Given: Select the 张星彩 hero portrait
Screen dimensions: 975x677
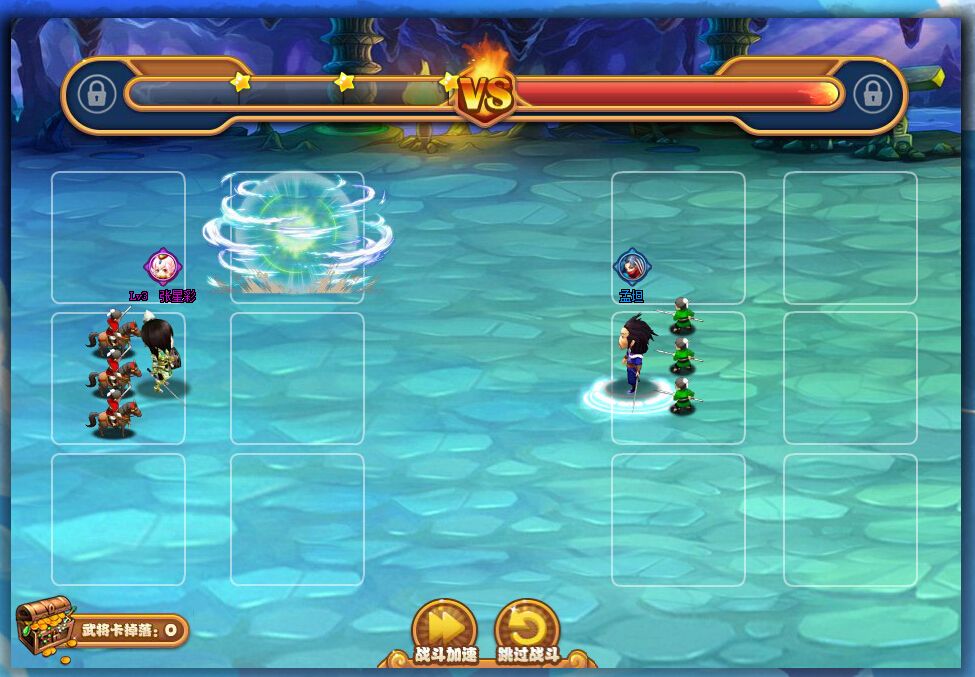Looking at the screenshot, I should pyautogui.click(x=162, y=267).
